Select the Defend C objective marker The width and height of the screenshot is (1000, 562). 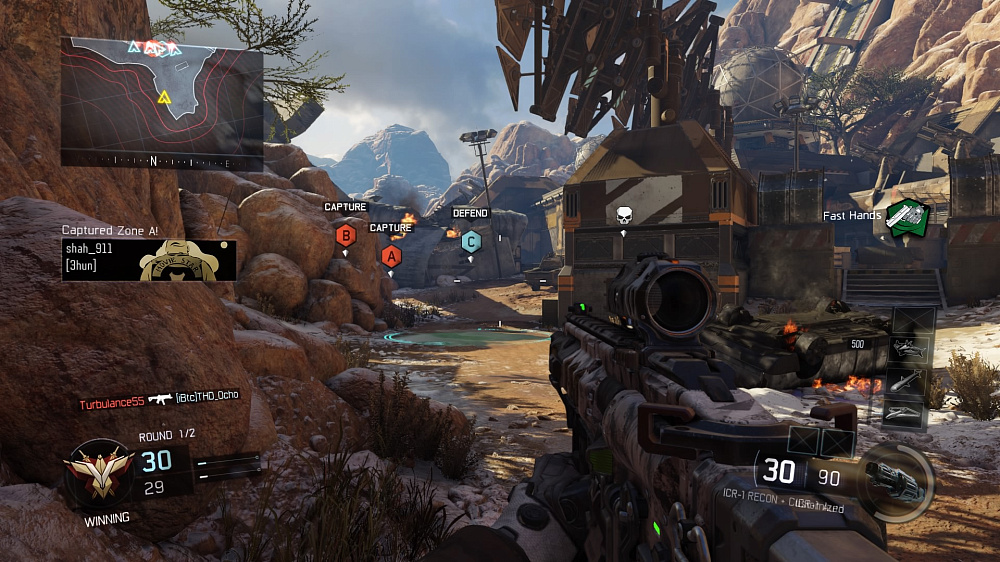click(470, 240)
